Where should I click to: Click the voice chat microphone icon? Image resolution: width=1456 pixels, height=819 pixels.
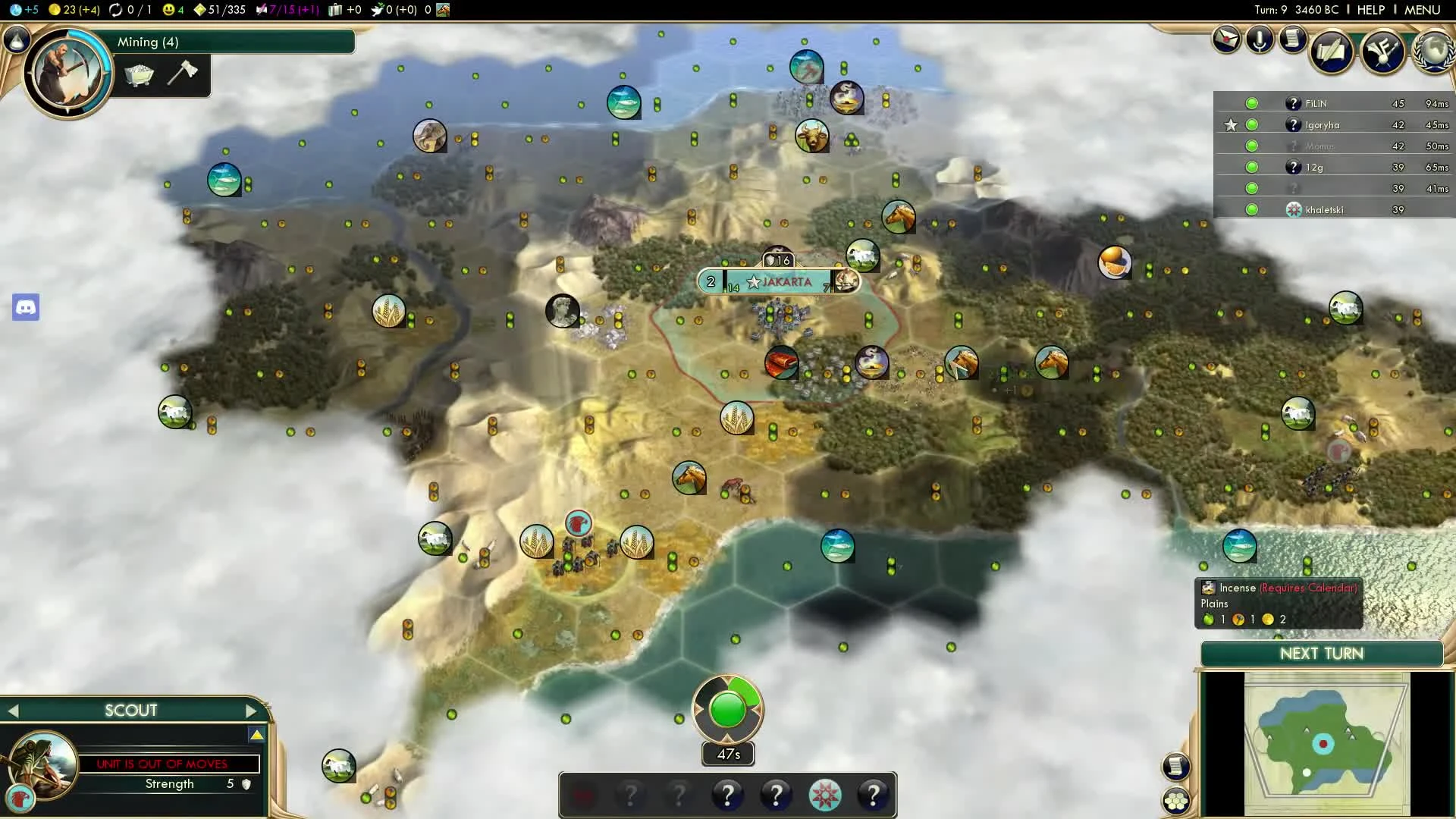1260,40
